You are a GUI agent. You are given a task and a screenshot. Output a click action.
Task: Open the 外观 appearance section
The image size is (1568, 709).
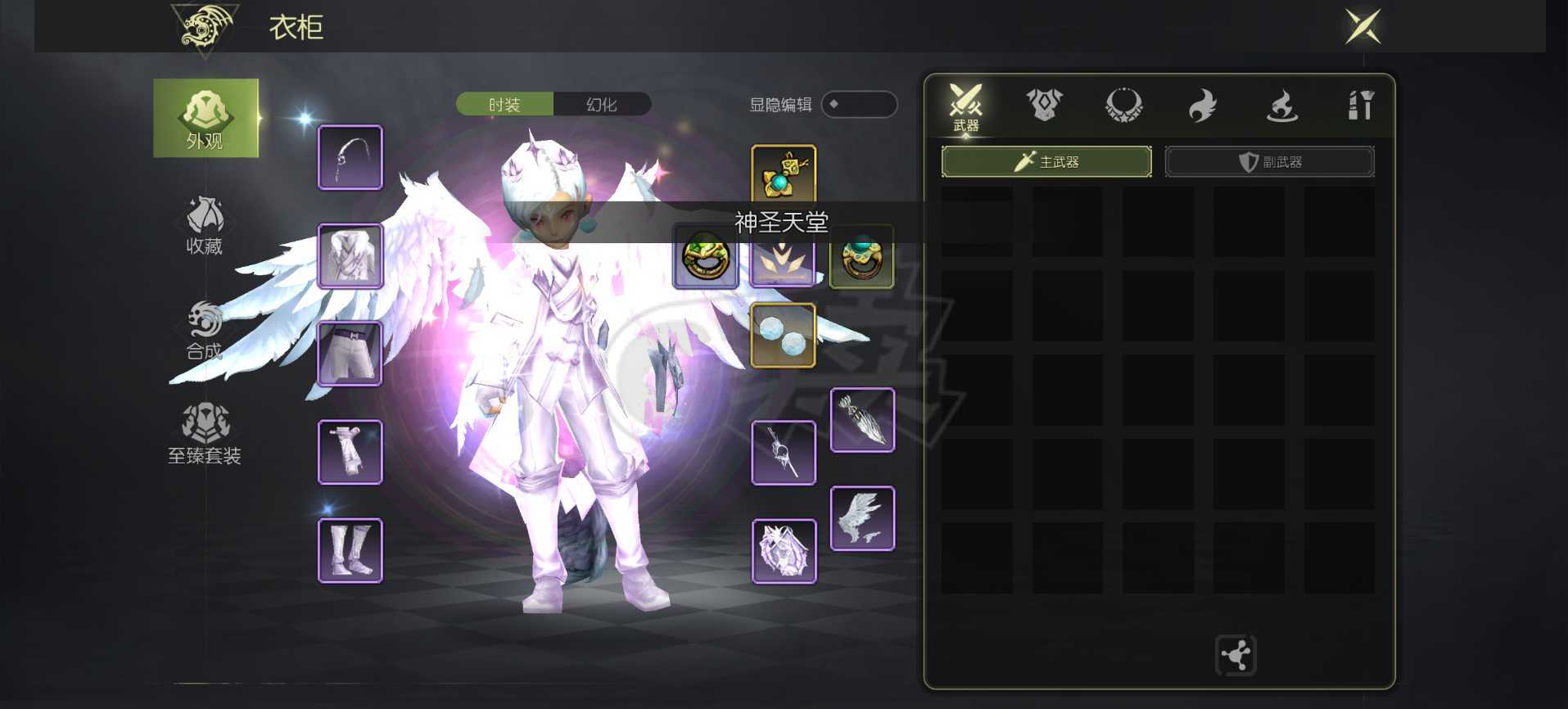tap(206, 119)
